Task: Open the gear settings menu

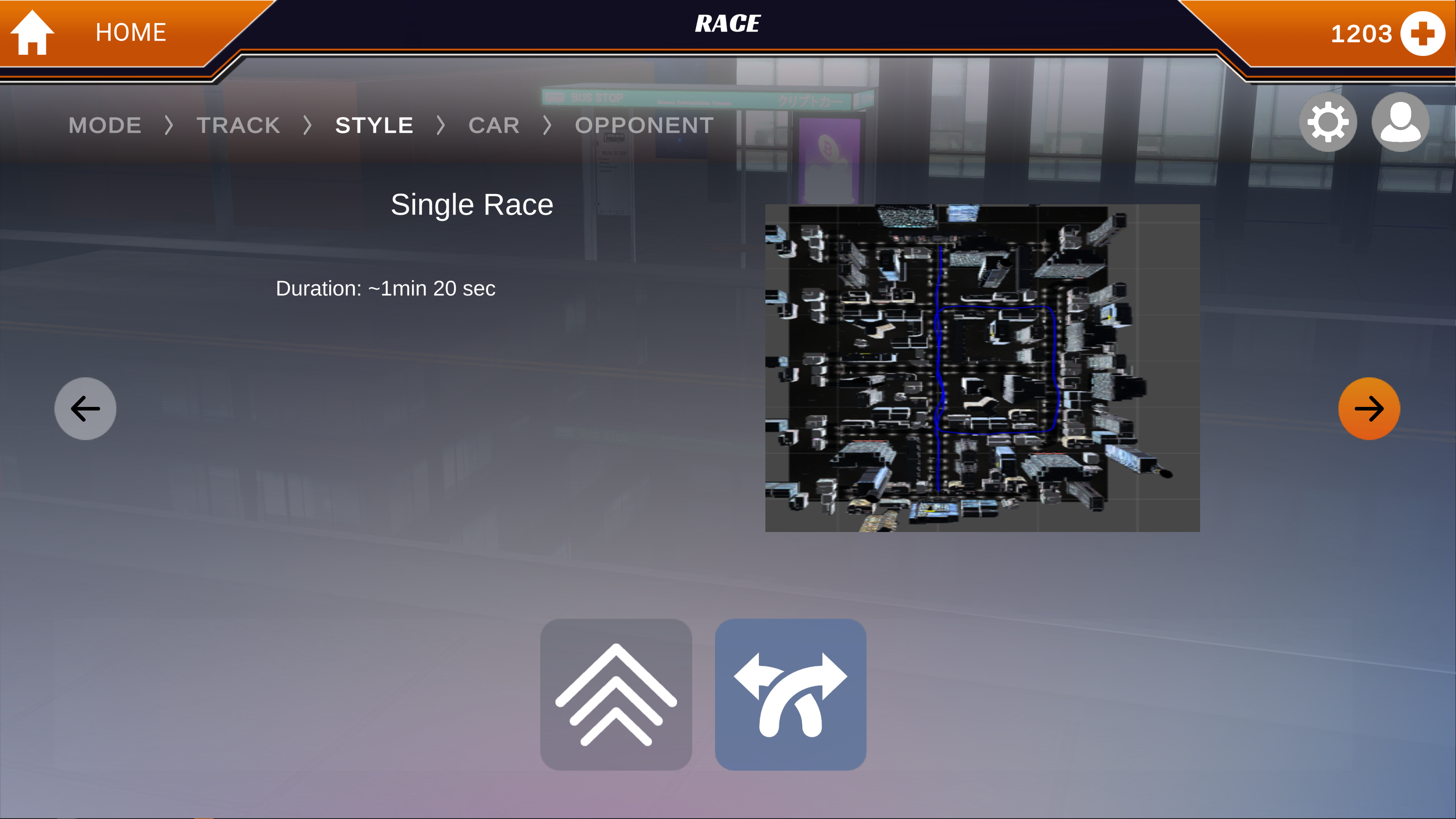Action: point(1327,123)
